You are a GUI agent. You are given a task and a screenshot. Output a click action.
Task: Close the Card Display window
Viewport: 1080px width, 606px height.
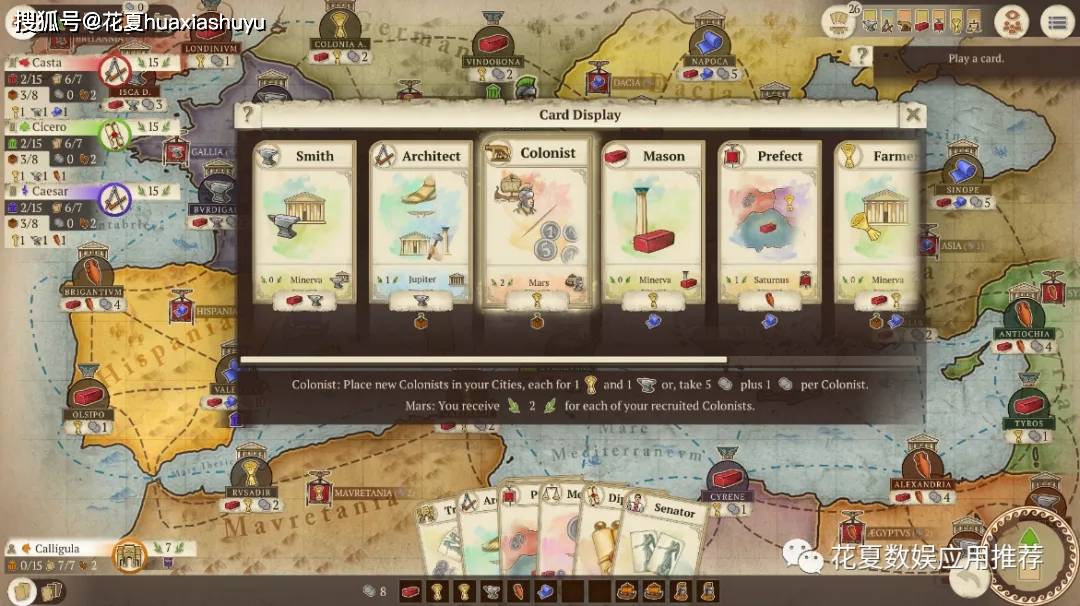(x=912, y=114)
